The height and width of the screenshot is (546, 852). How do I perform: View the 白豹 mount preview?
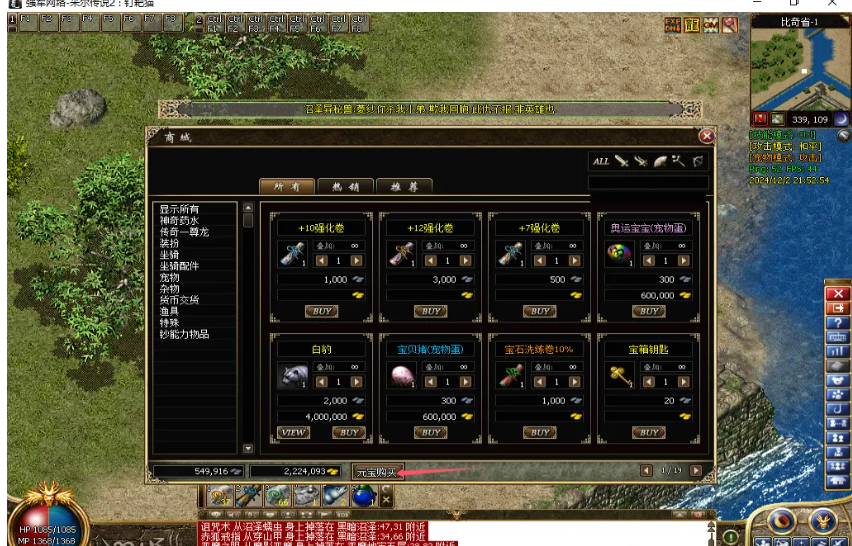click(x=293, y=433)
